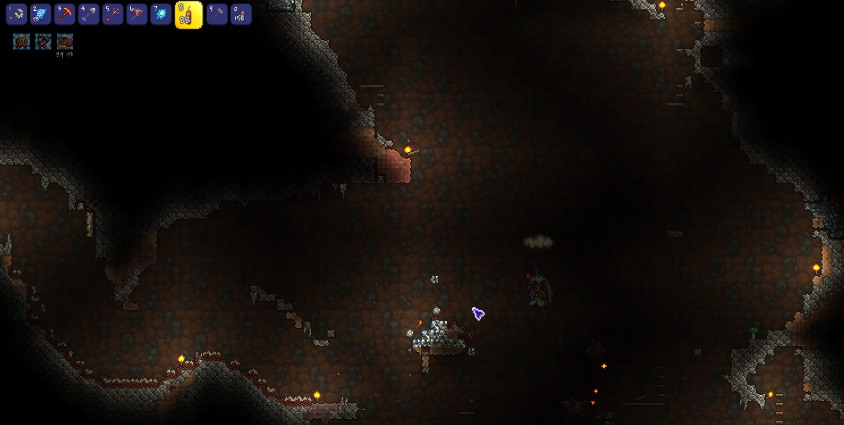Screen dimensions: 844x425
Task: Select the glowing blue crystal item slot
Action: [x=160, y=14]
